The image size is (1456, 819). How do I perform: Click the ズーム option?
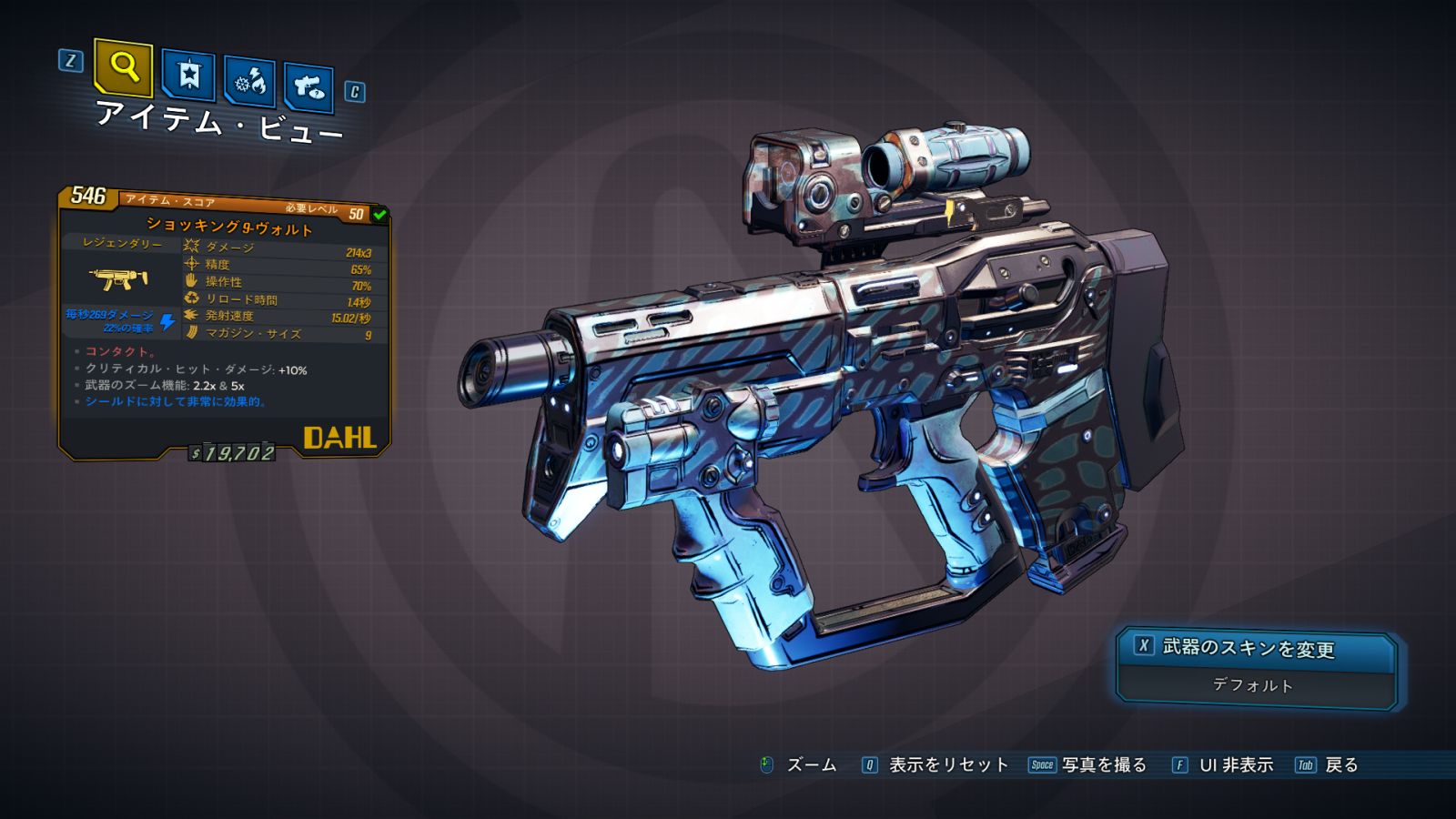(810, 765)
